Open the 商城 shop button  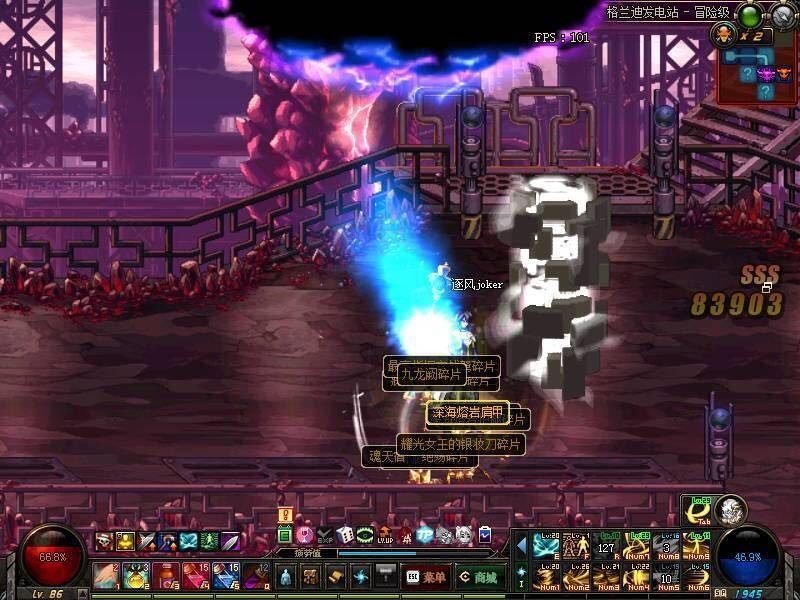pos(480,577)
